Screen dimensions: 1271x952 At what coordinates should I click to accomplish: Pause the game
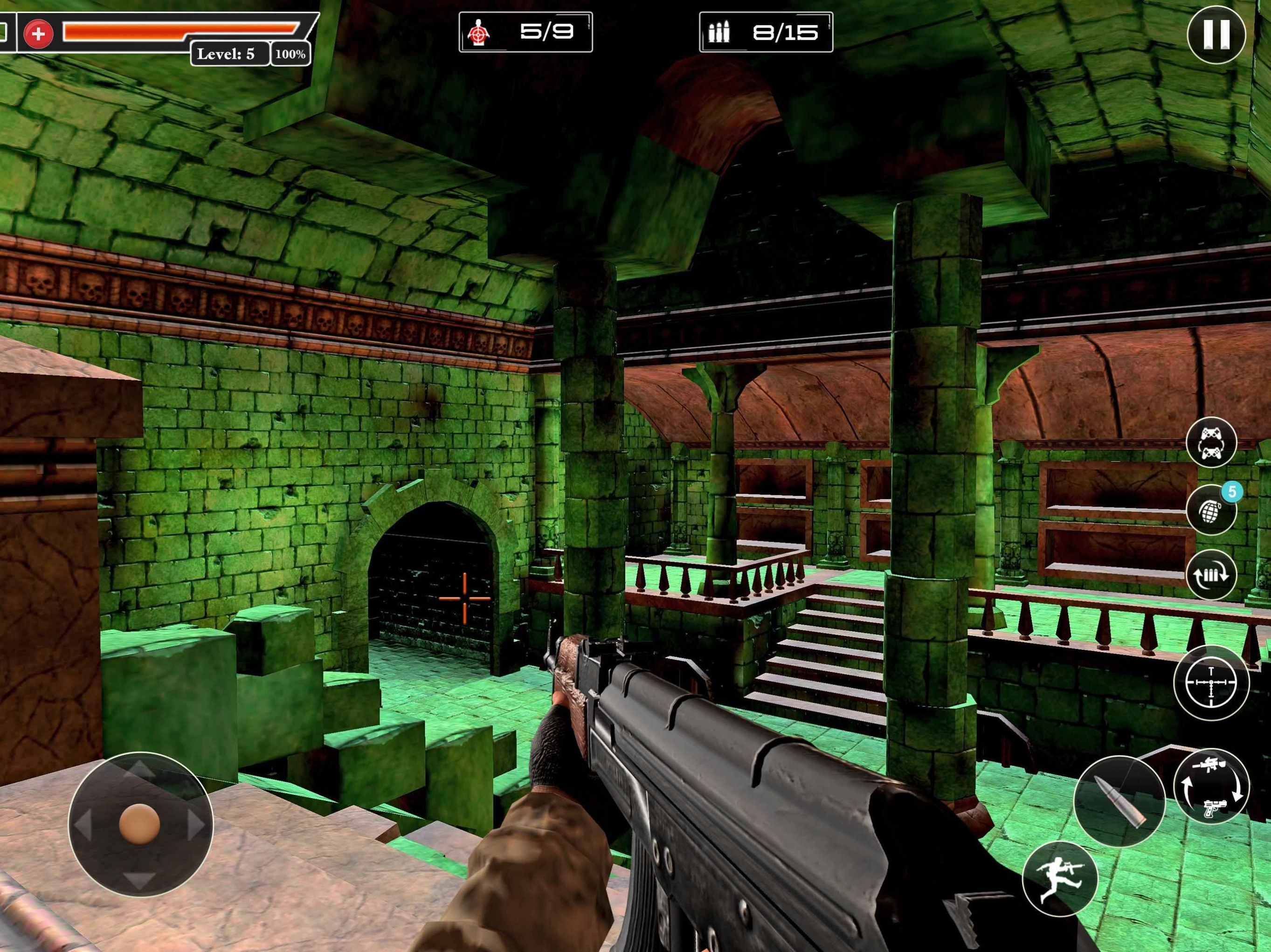[x=1215, y=34]
